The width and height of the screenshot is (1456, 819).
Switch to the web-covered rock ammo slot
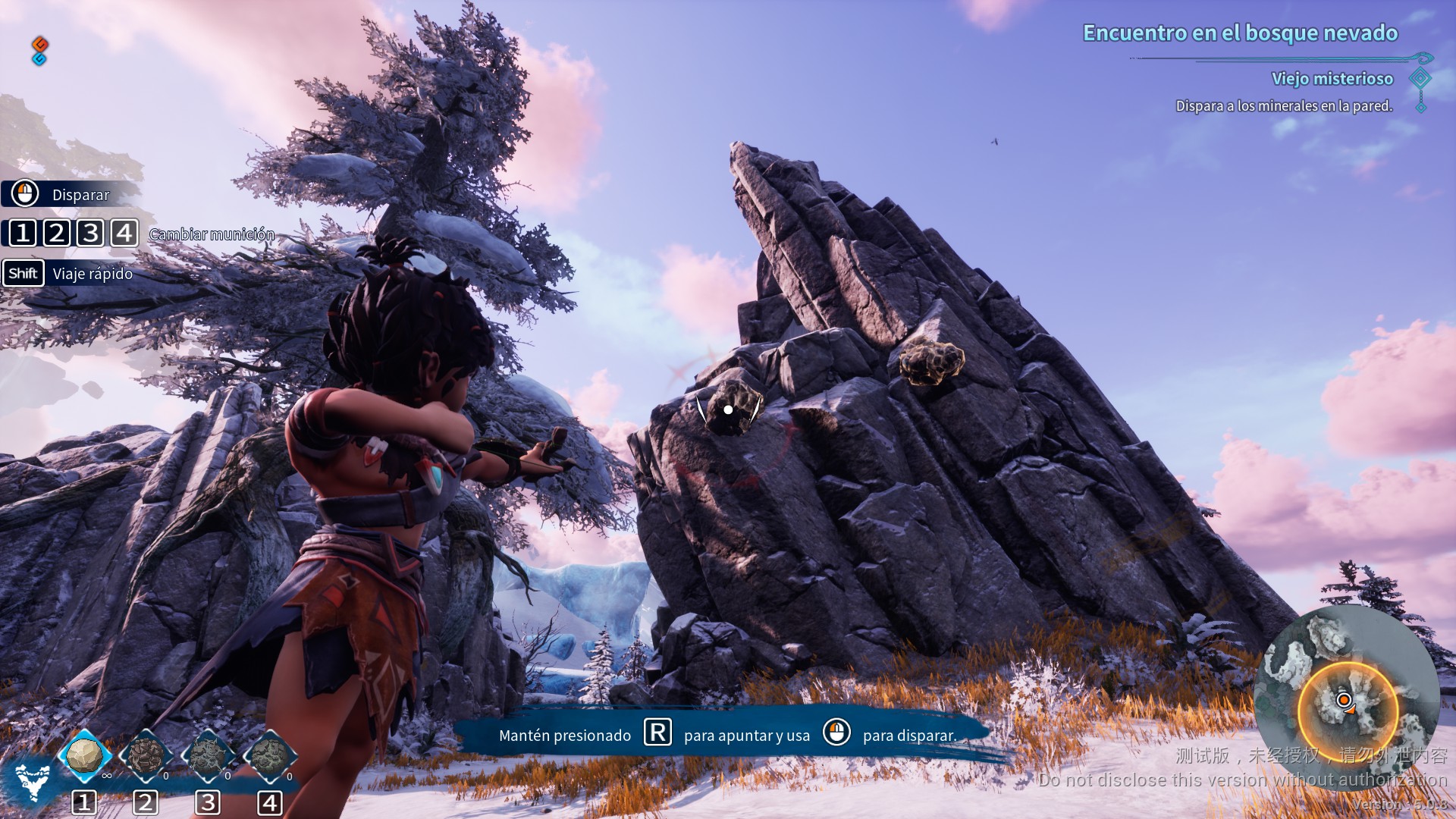208,755
